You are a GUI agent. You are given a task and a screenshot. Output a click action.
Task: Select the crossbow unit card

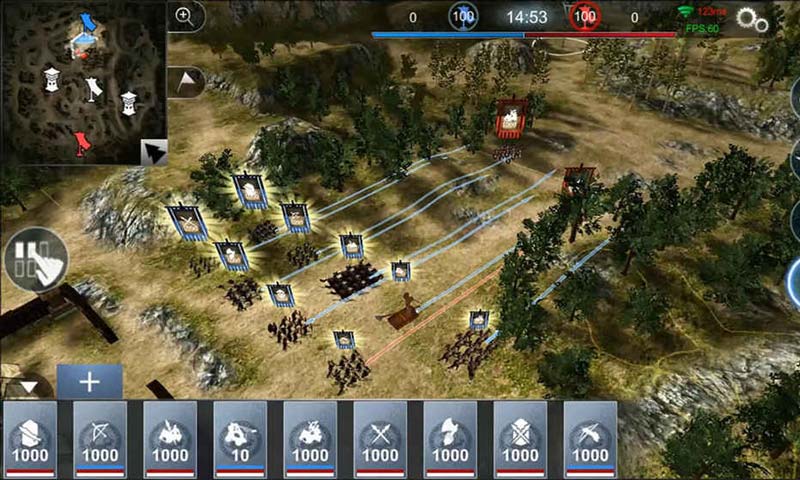click(x=590, y=440)
